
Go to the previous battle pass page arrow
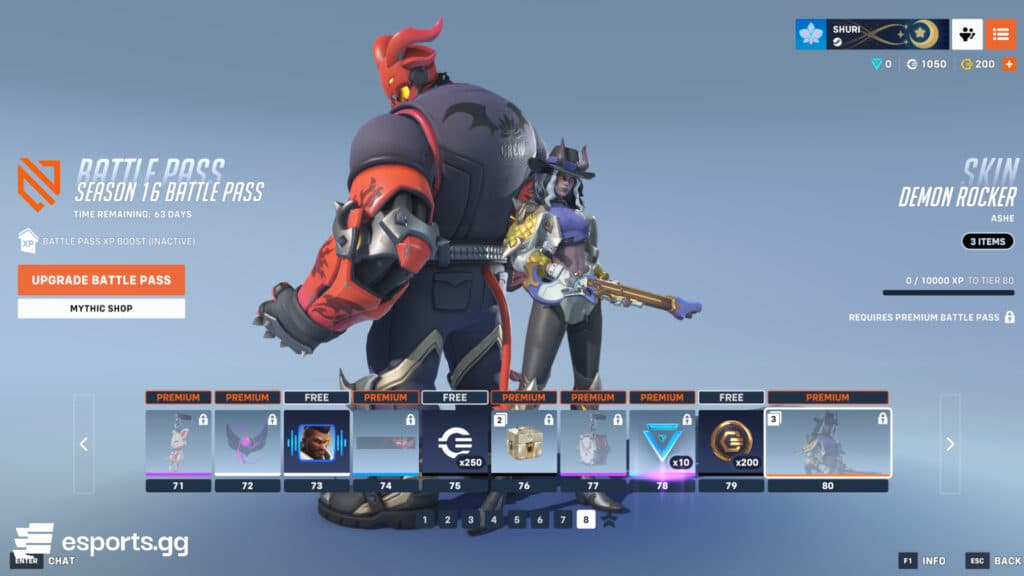84,444
